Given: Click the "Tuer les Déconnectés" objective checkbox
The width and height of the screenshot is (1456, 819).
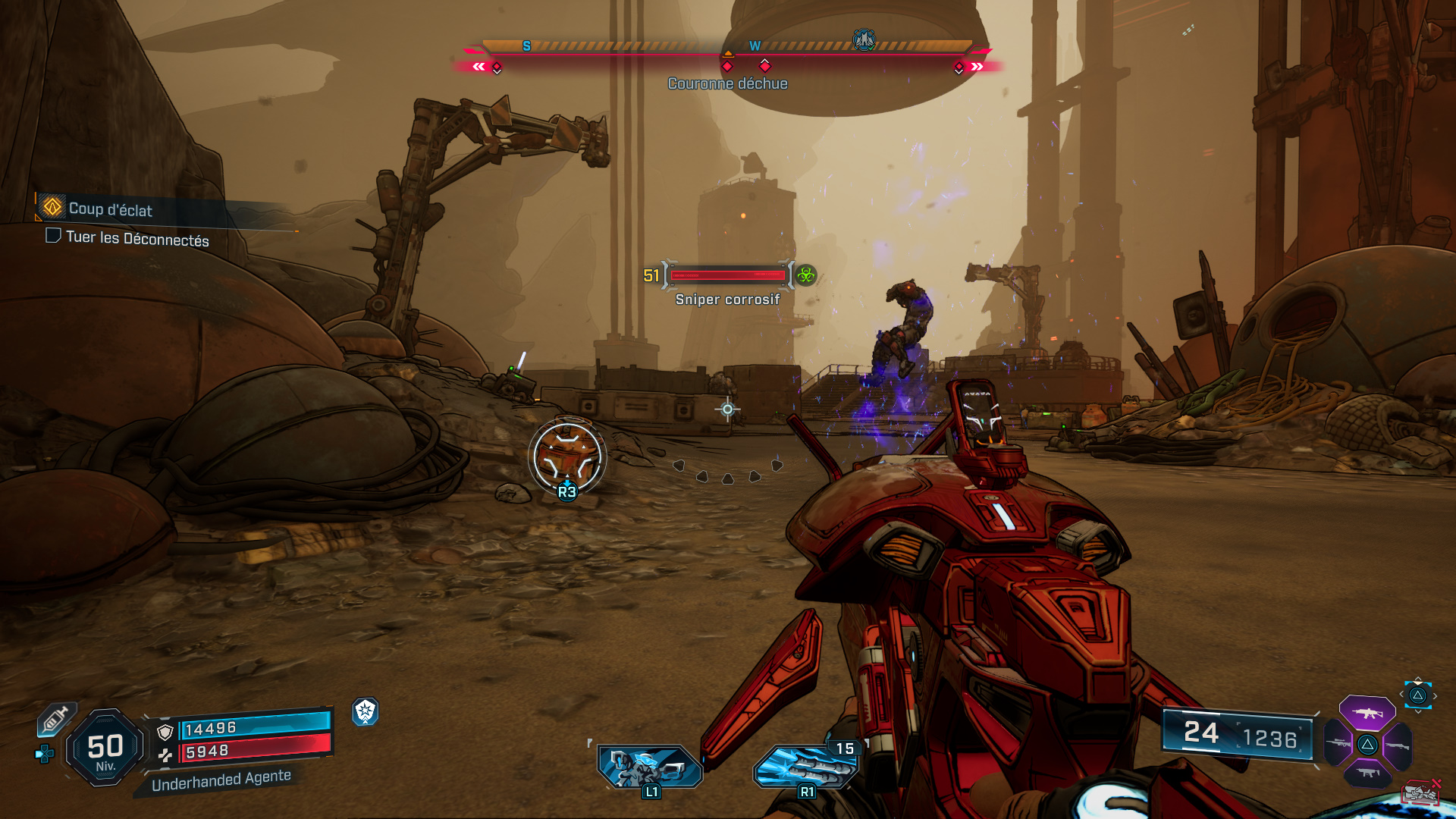Looking at the screenshot, I should 53,236.
